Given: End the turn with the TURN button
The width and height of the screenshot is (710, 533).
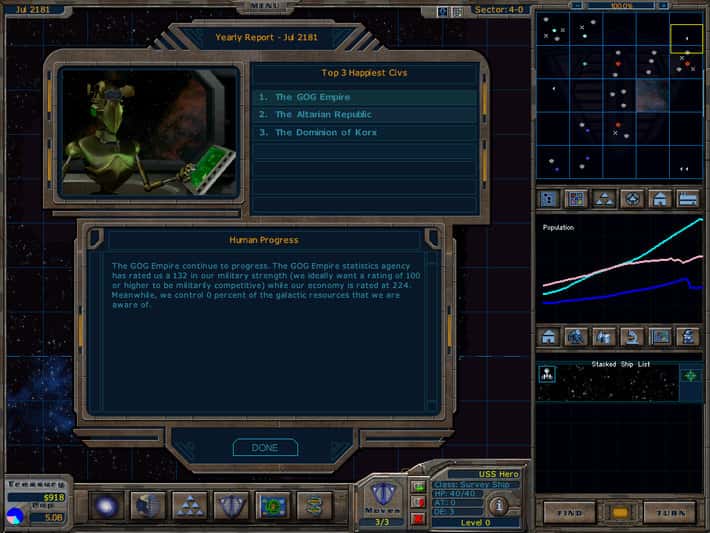Looking at the screenshot, I should point(669,512).
